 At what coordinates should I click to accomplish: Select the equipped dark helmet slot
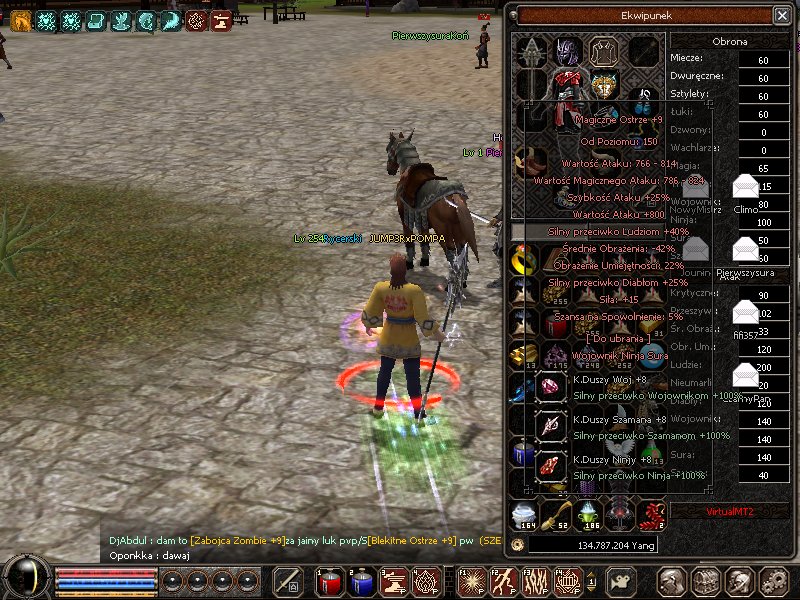coord(568,51)
